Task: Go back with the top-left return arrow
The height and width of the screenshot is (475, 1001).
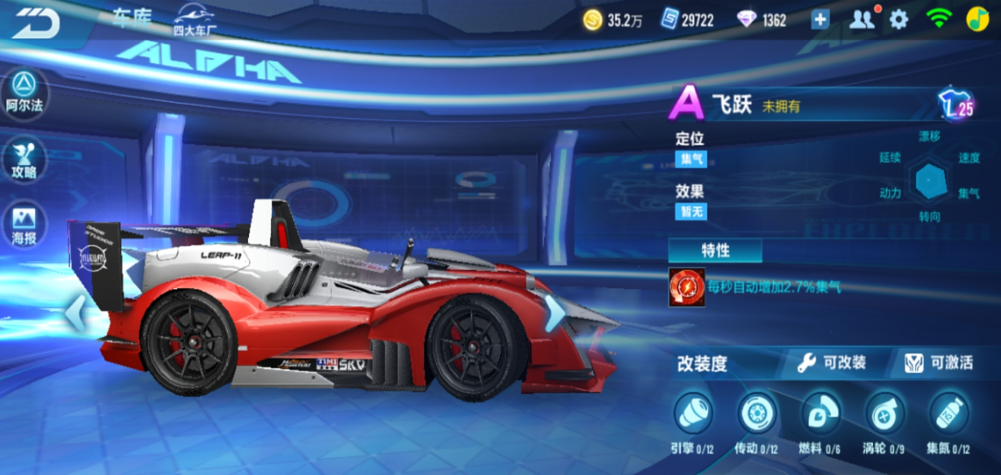Action: click(36, 22)
